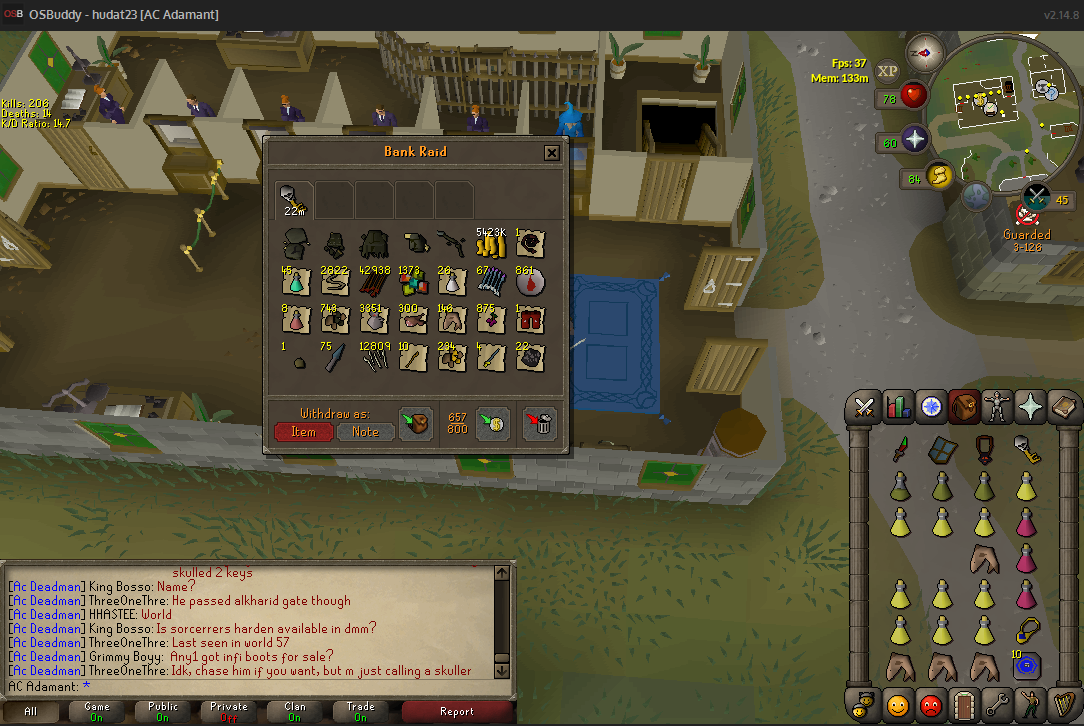The image size is (1084, 726).
Task: Select the 42938 red arrows stack
Action: click(374, 282)
